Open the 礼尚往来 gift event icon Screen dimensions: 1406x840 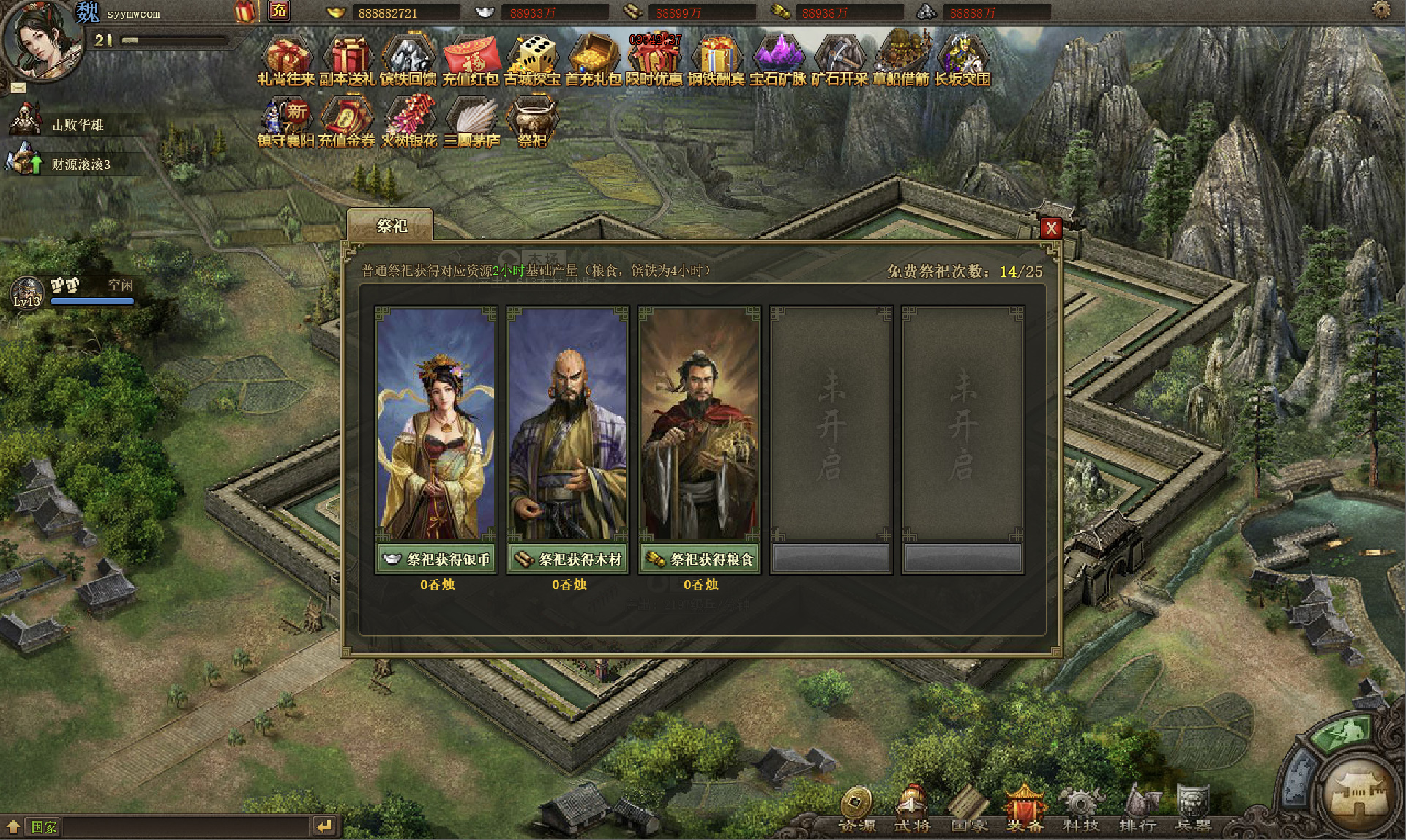[x=286, y=60]
